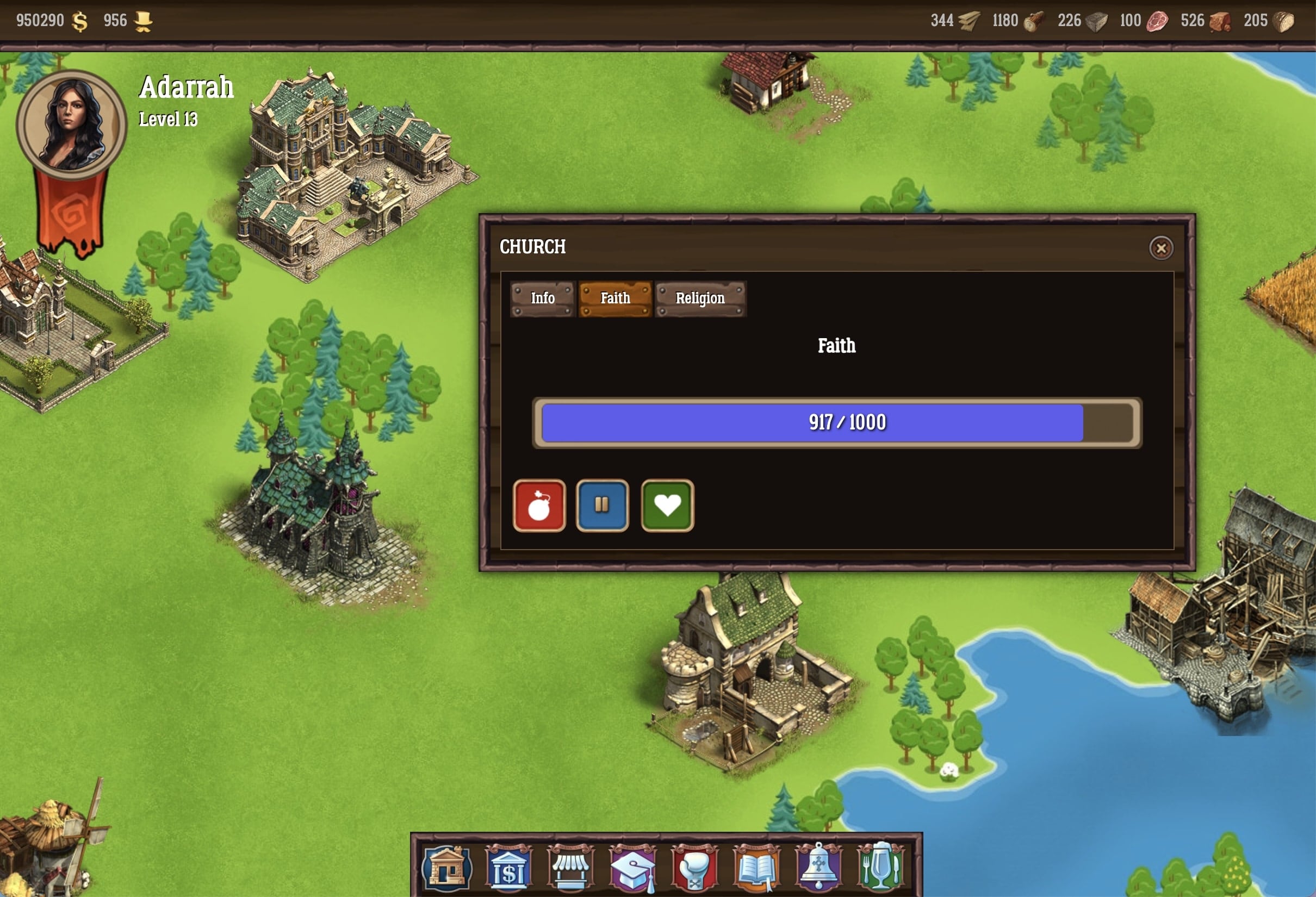Open the Religion tab
The image size is (1316, 897).
pyautogui.click(x=700, y=298)
